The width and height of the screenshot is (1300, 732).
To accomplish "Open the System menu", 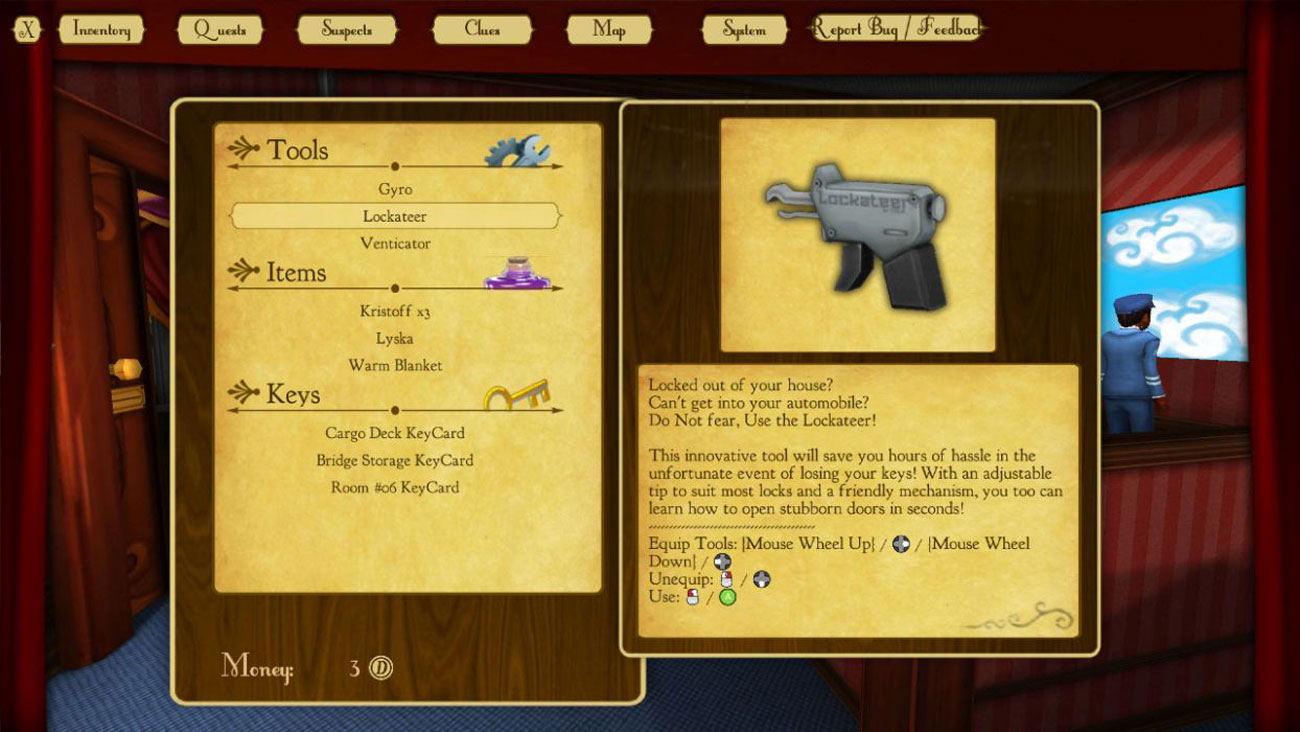I will point(744,30).
